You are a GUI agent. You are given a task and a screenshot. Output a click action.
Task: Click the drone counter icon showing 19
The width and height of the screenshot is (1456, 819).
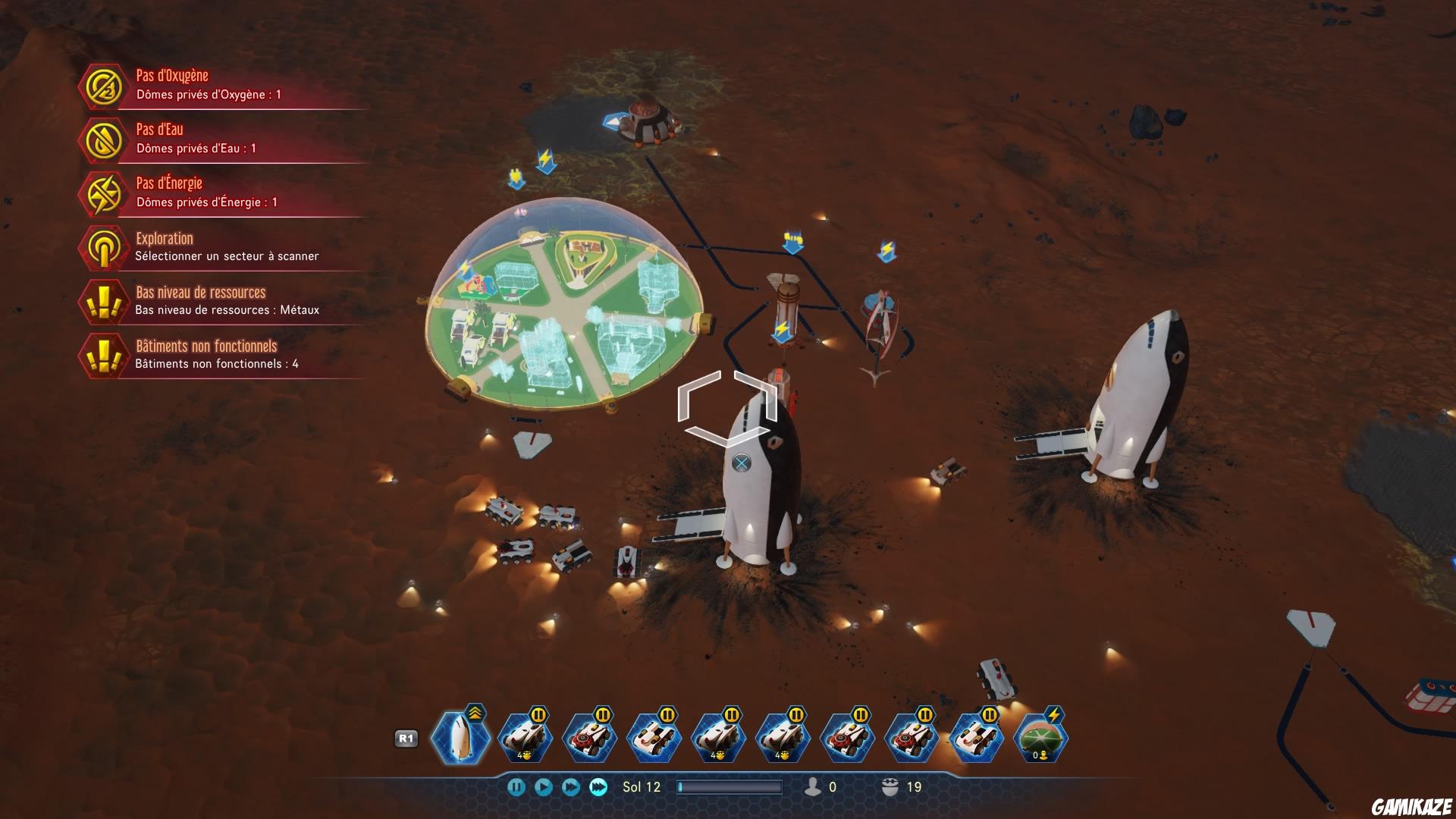pos(889,786)
